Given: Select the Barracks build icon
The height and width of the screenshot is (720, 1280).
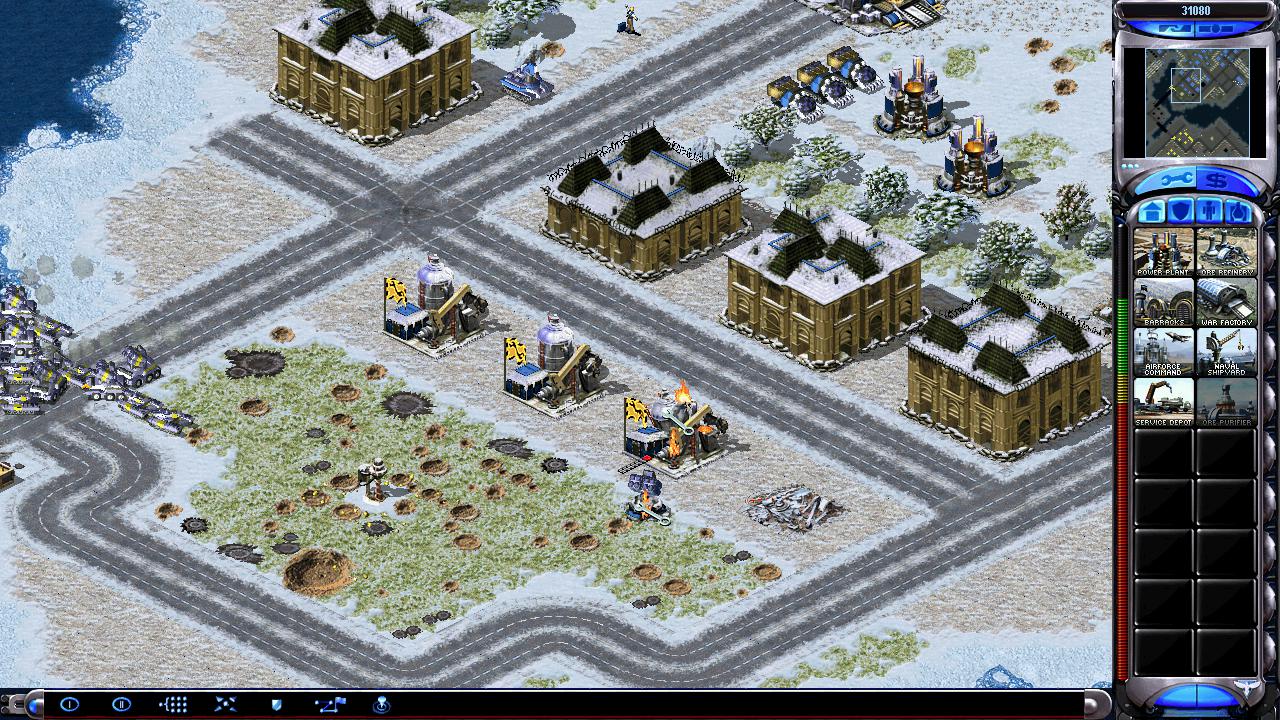Looking at the screenshot, I should (1163, 302).
